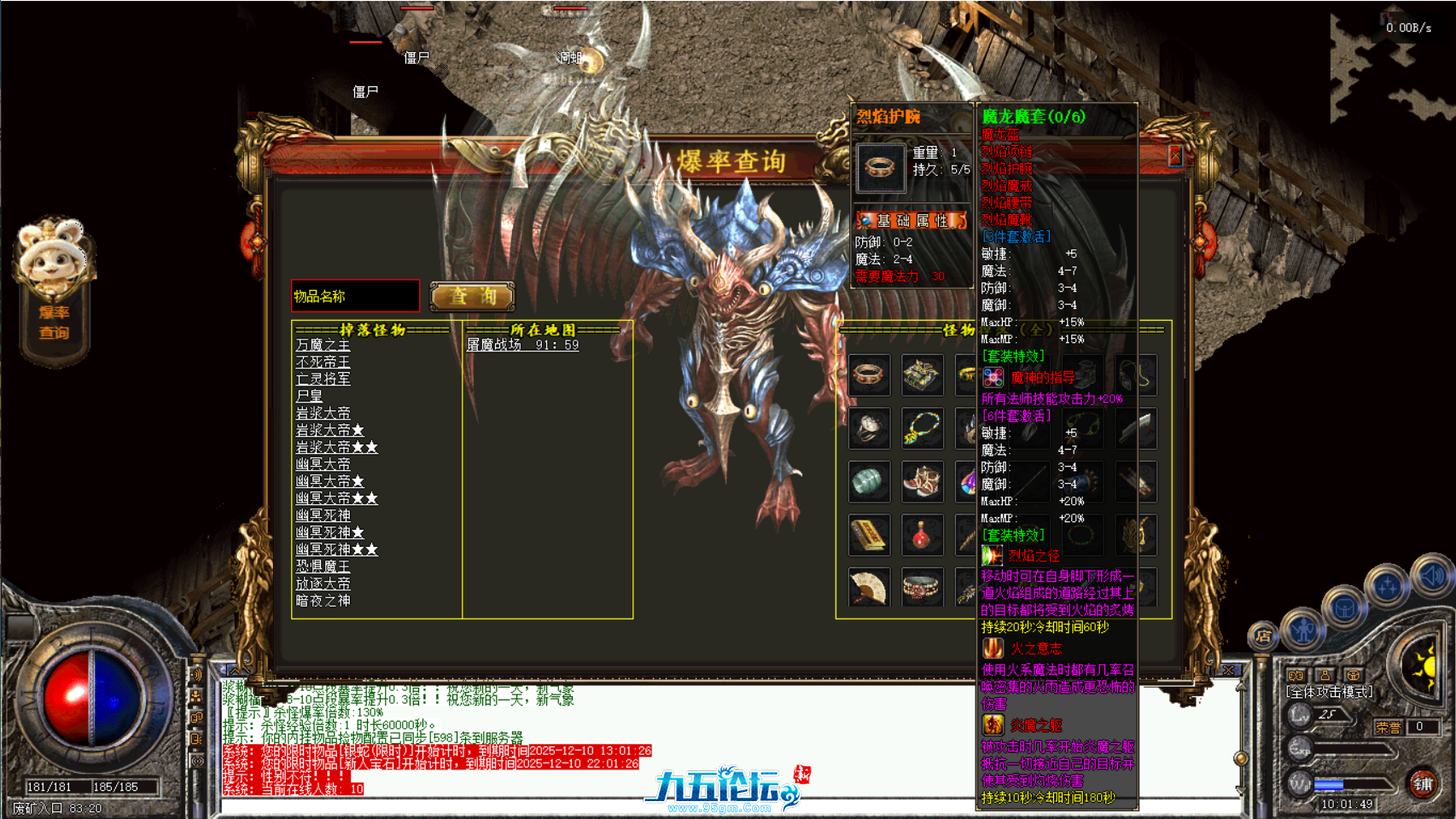The image size is (1456, 819).
Task: Click the blue Wt weight bar
Action: coord(1328,783)
